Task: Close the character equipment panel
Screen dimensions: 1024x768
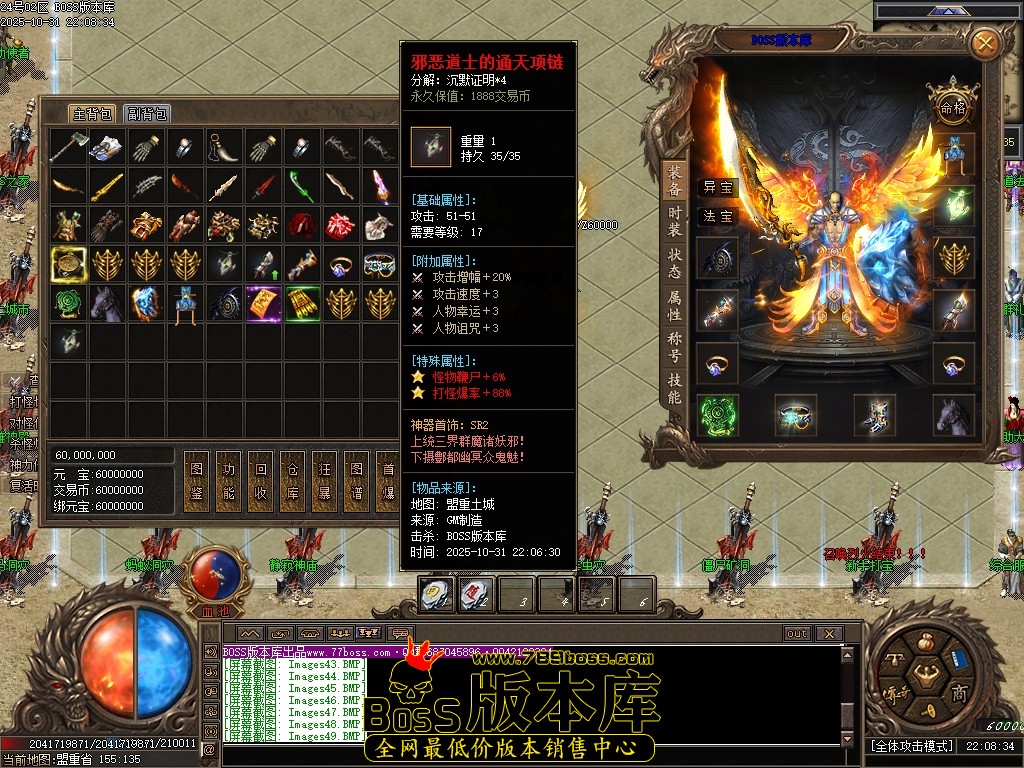Action: point(985,43)
